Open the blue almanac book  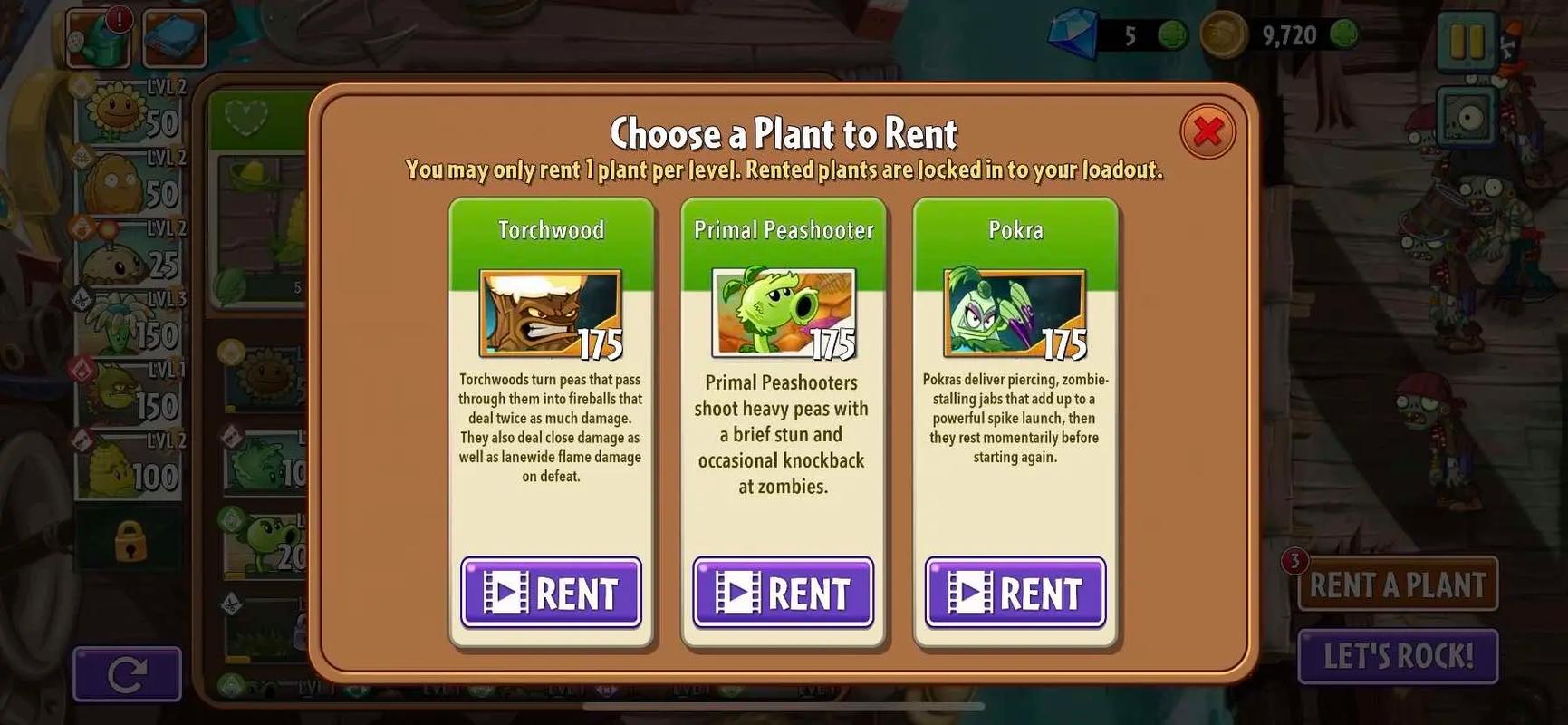click(x=174, y=38)
